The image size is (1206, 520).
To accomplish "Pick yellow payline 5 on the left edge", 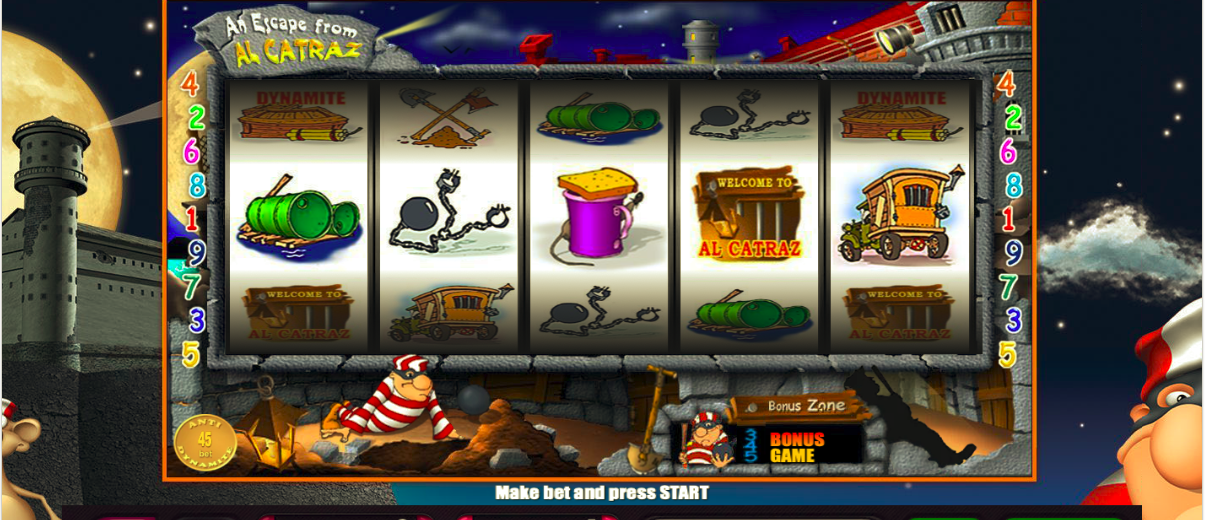I will pyautogui.click(x=191, y=354).
